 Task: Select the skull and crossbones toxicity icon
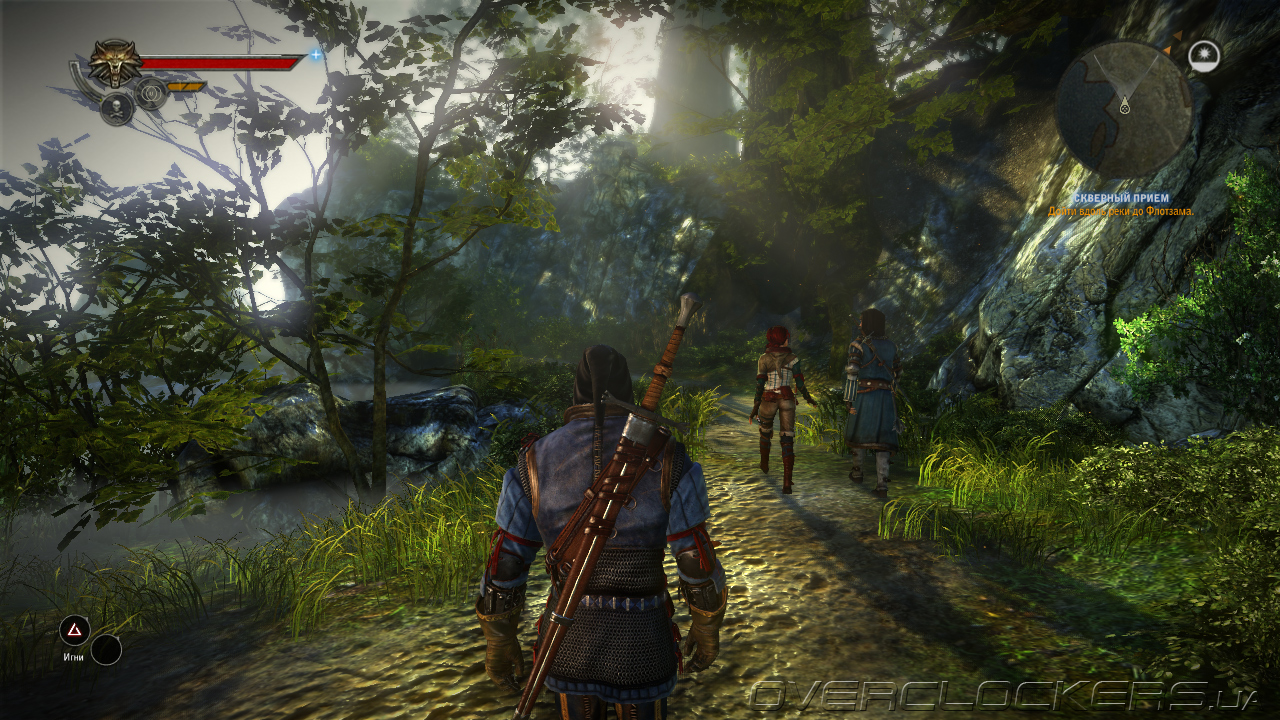click(x=116, y=108)
